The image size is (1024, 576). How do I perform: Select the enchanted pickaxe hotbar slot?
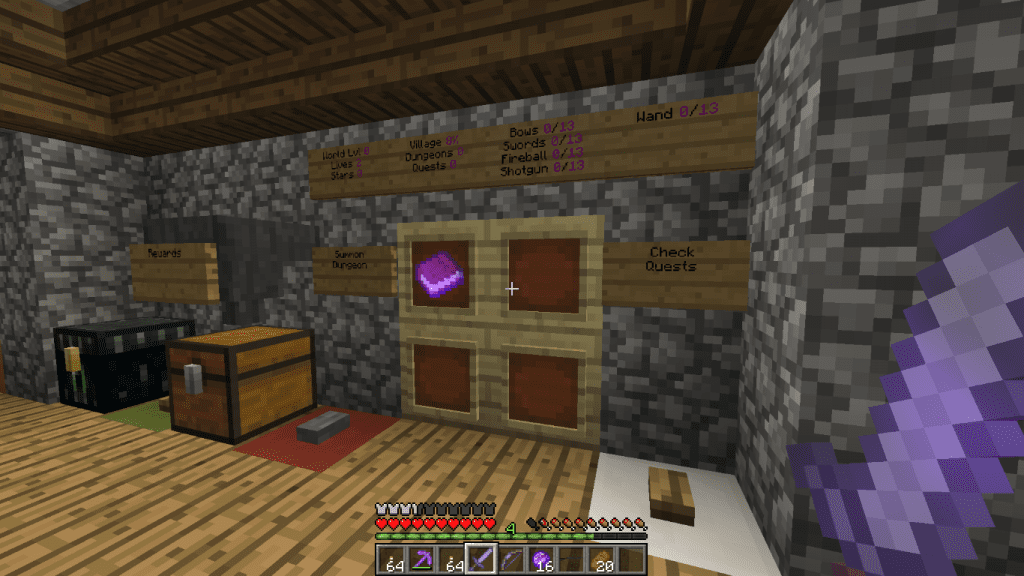pos(423,560)
